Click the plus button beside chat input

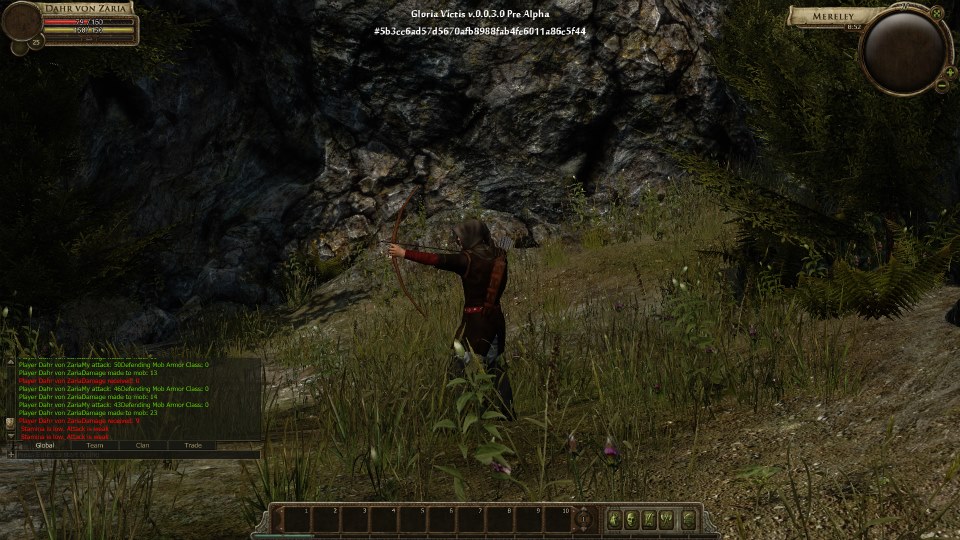pyautogui.click(x=12, y=455)
